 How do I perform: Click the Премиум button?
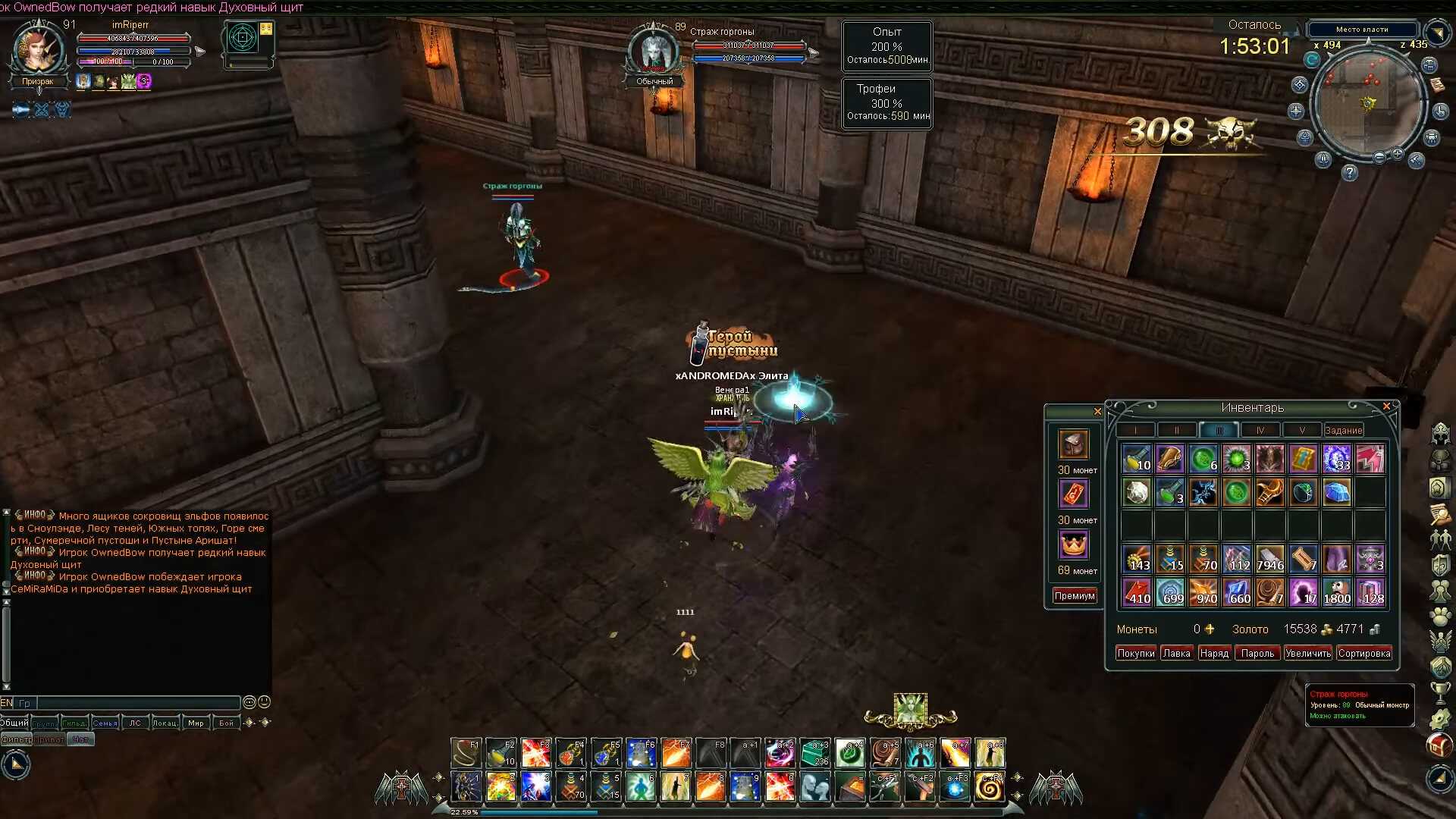pos(1075,595)
